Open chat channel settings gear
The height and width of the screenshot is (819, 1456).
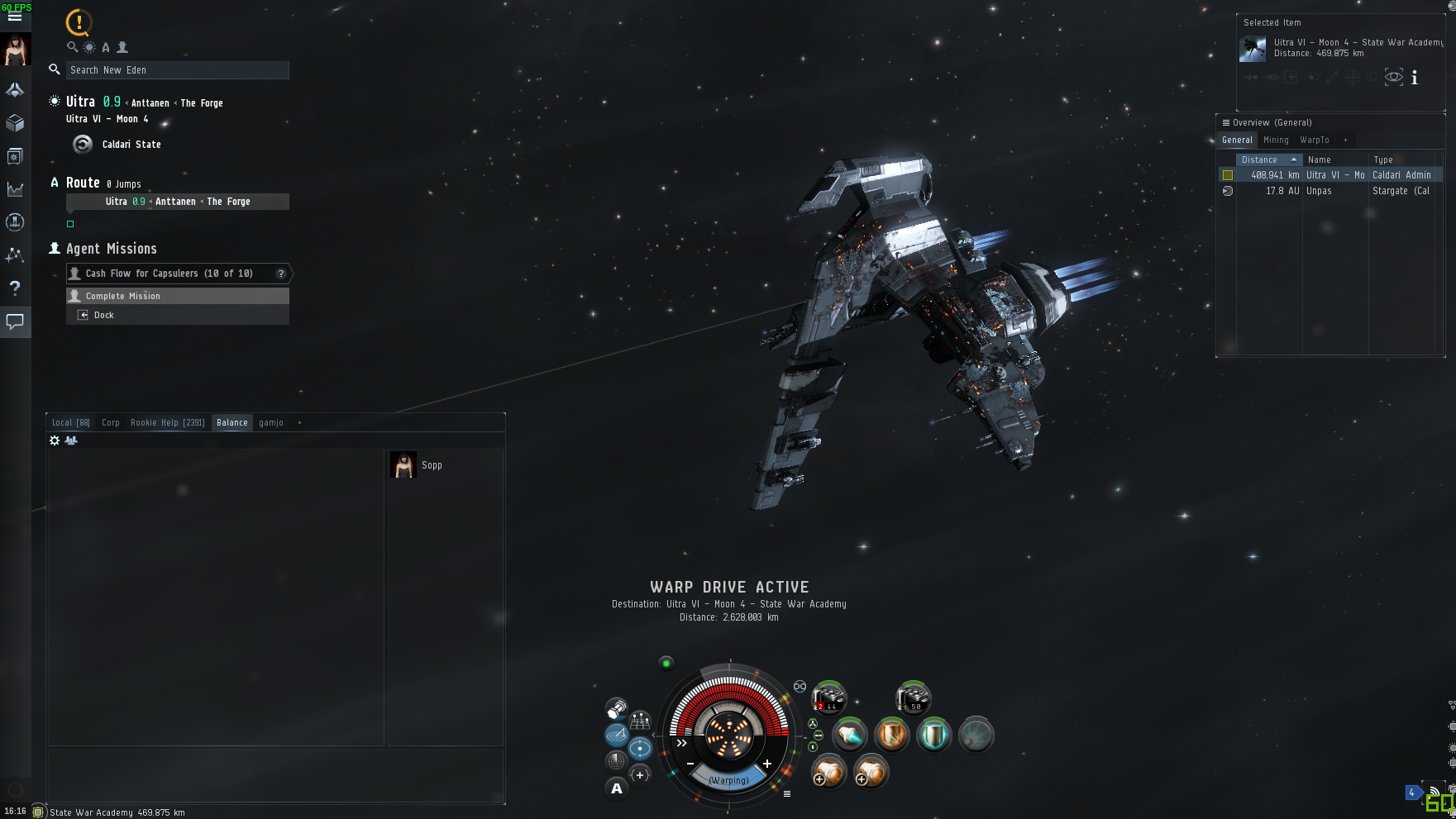pyautogui.click(x=55, y=440)
